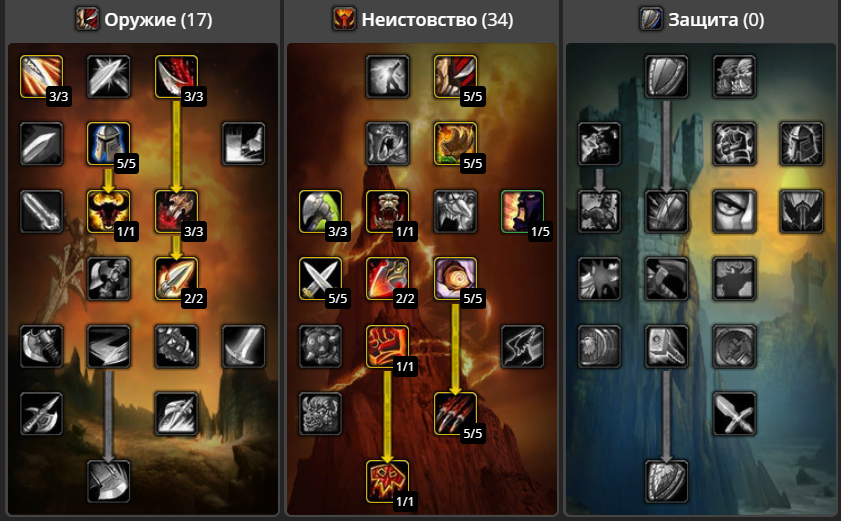Click the Concussion Blow hammer talent
The height and width of the screenshot is (521, 841).
pyautogui.click(x=666, y=346)
